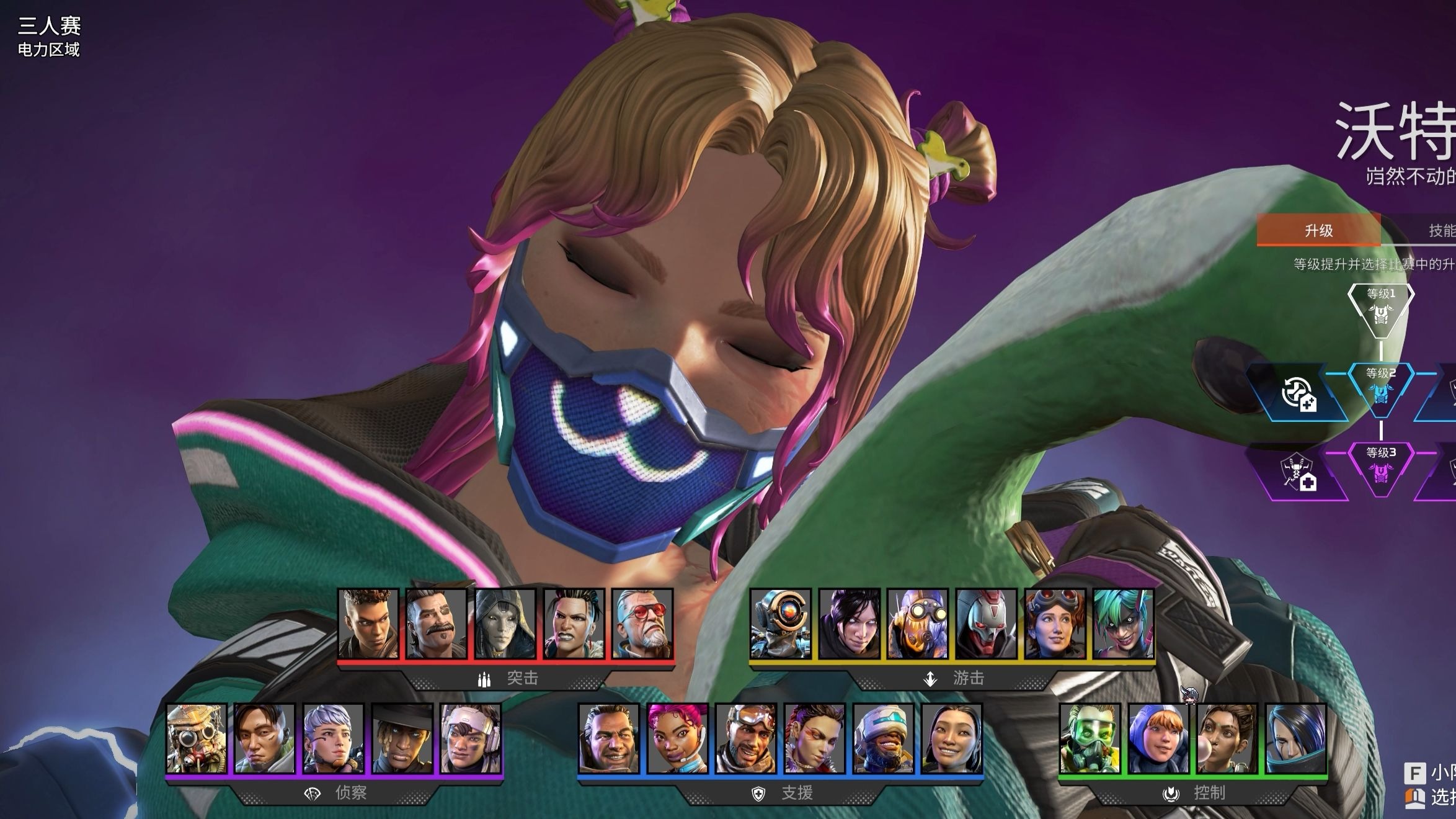Pick Horizon with the orange hair
Screen dimensions: 1456x819
click(1055, 624)
